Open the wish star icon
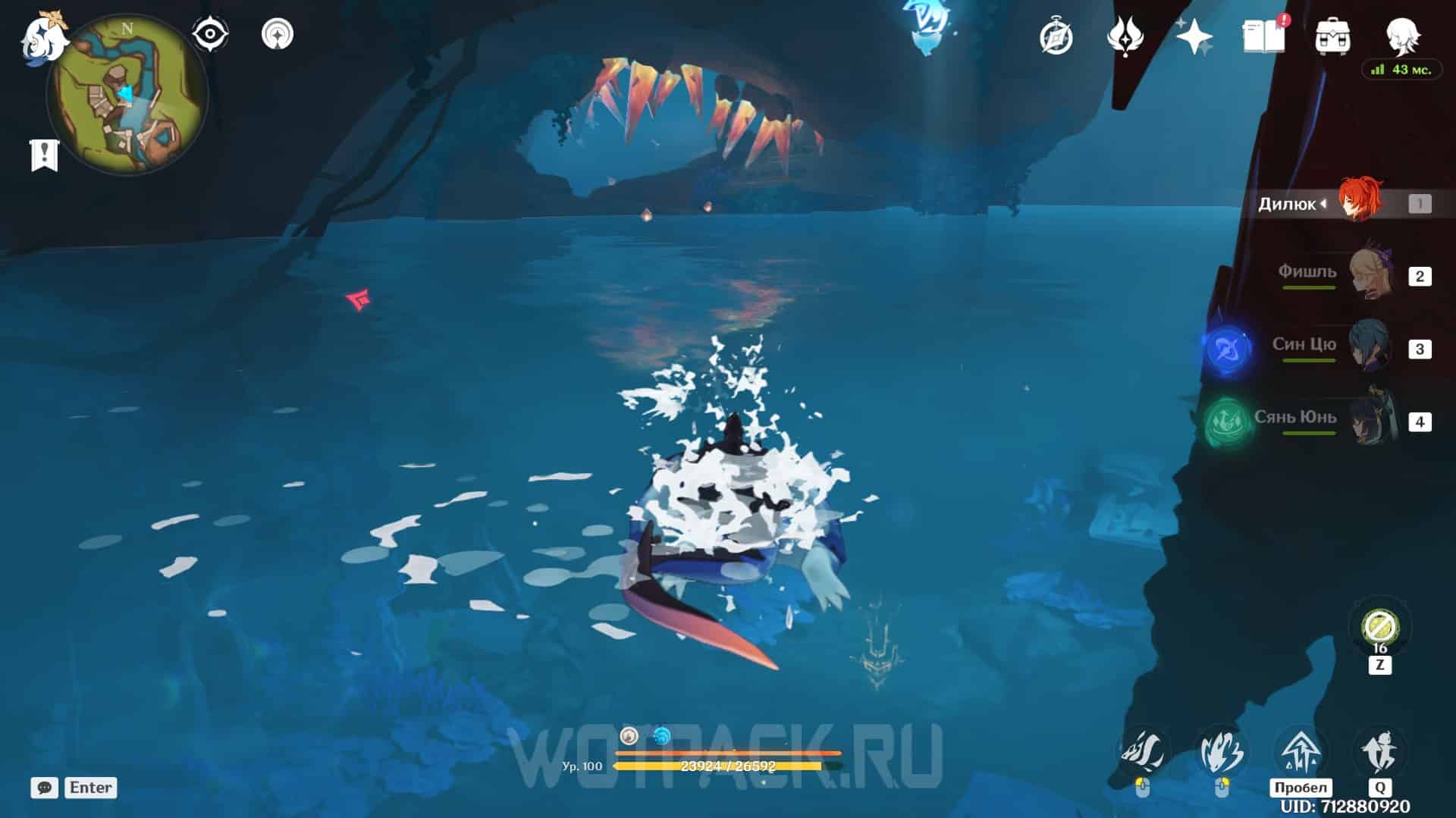This screenshot has width=1456, height=818. (1194, 36)
